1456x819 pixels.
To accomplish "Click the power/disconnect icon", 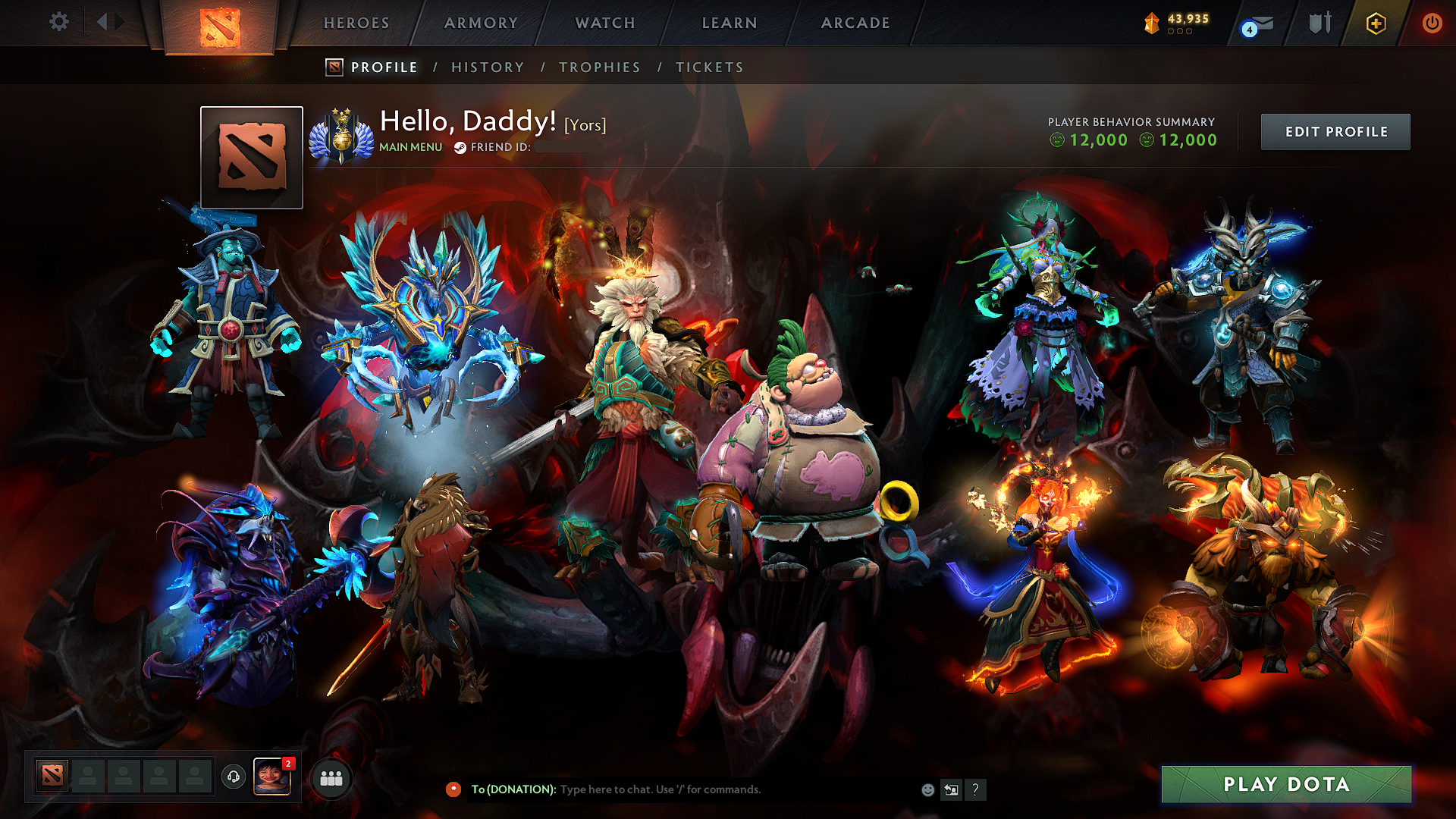I will pos(1432,23).
